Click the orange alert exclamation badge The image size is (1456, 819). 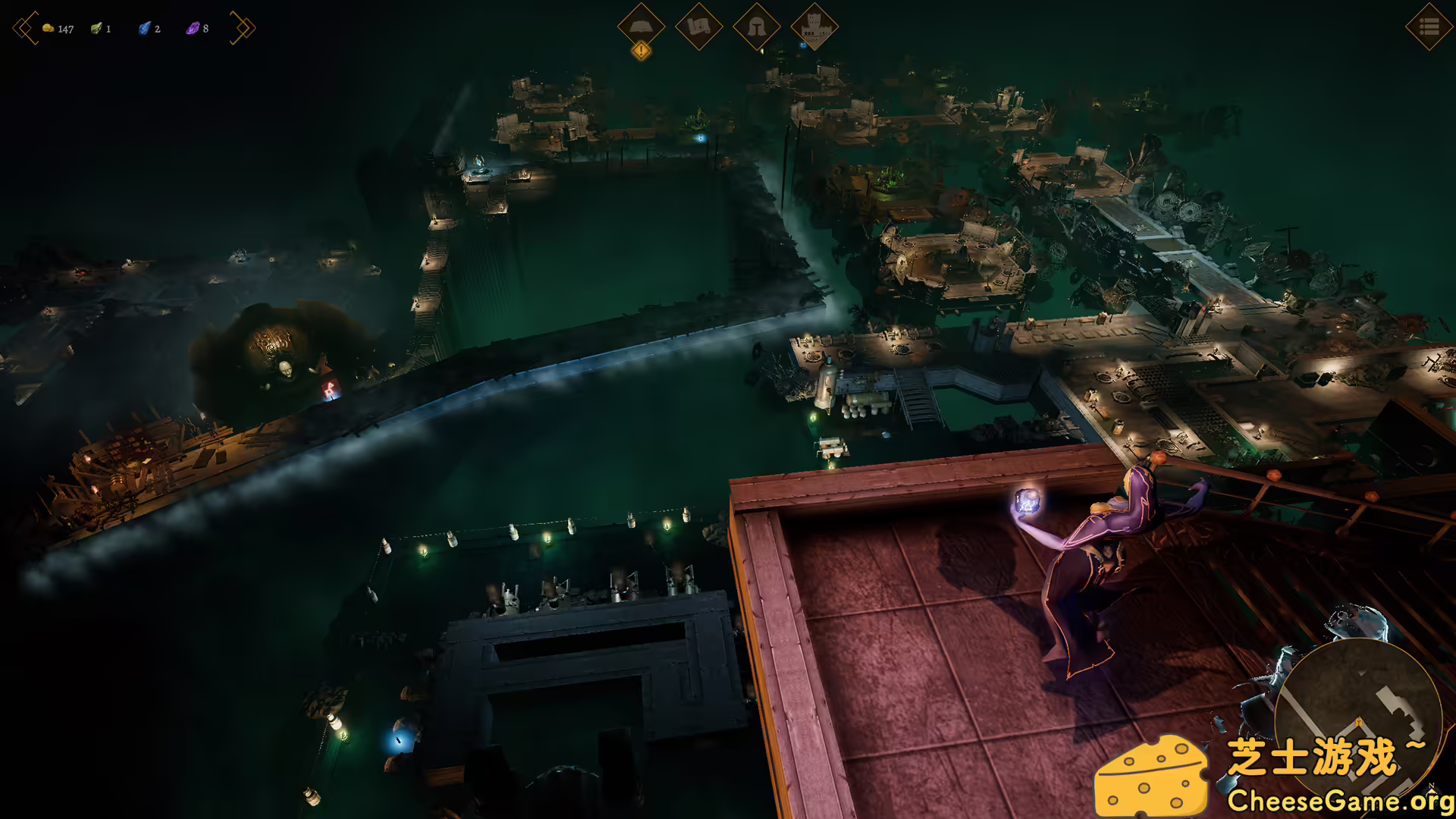(641, 51)
